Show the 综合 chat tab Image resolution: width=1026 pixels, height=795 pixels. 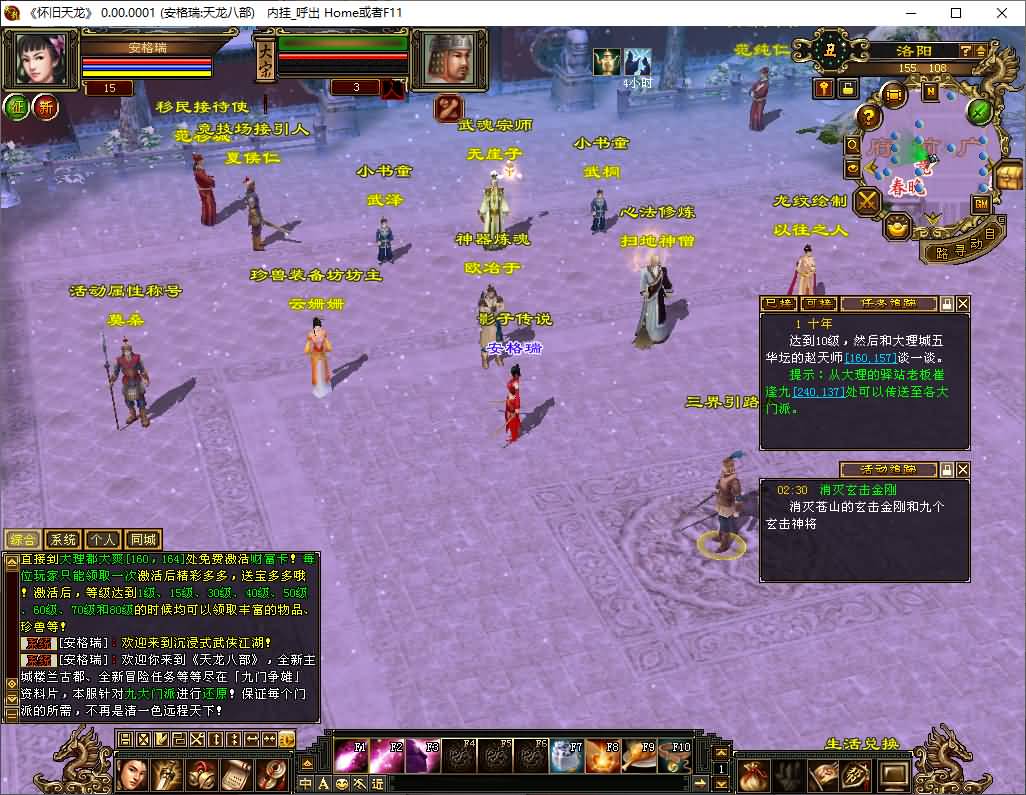tap(23, 539)
